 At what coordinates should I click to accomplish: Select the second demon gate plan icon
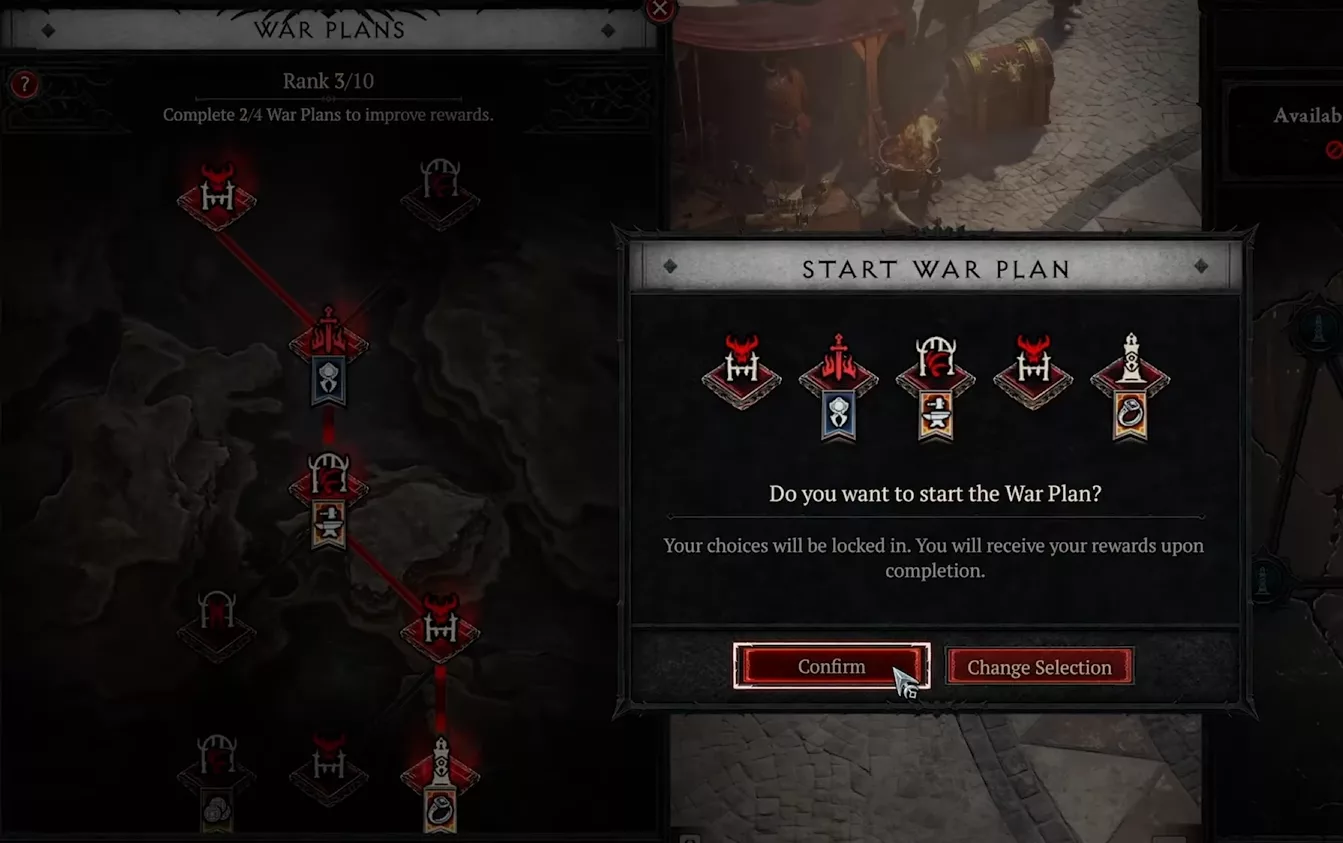tap(1032, 372)
